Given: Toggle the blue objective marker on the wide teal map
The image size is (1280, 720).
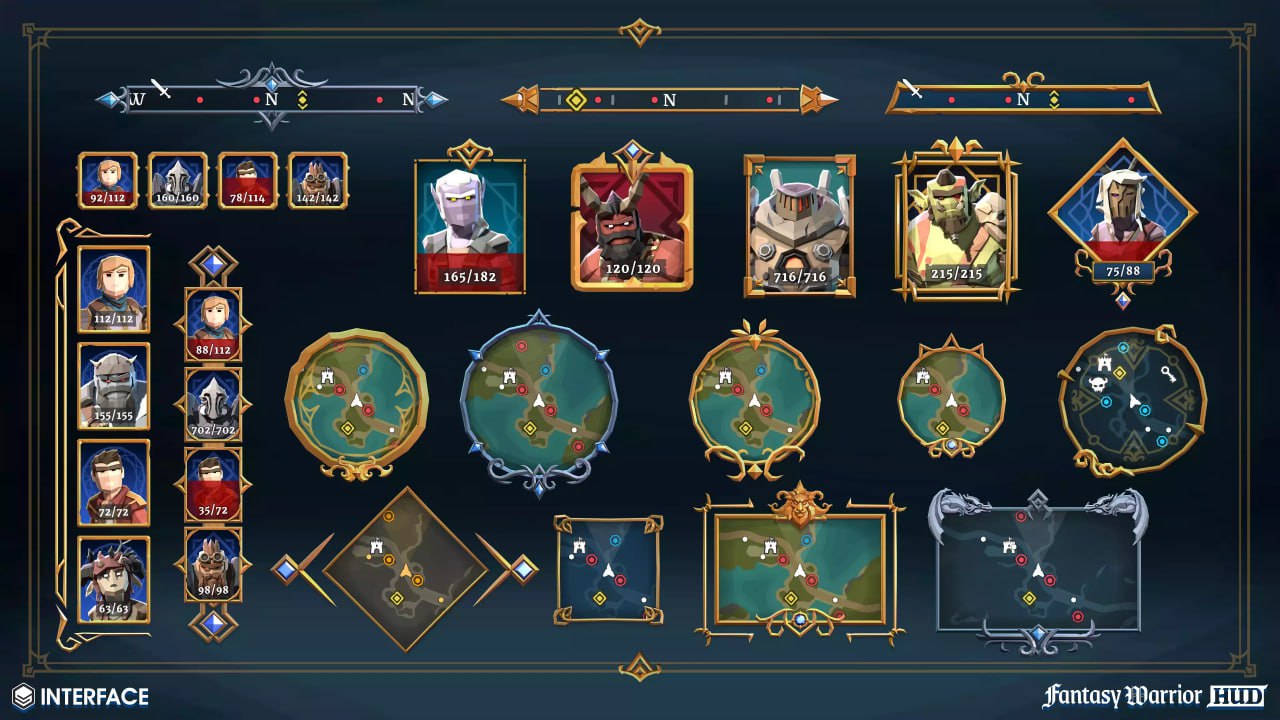Looking at the screenshot, I should pos(807,539).
